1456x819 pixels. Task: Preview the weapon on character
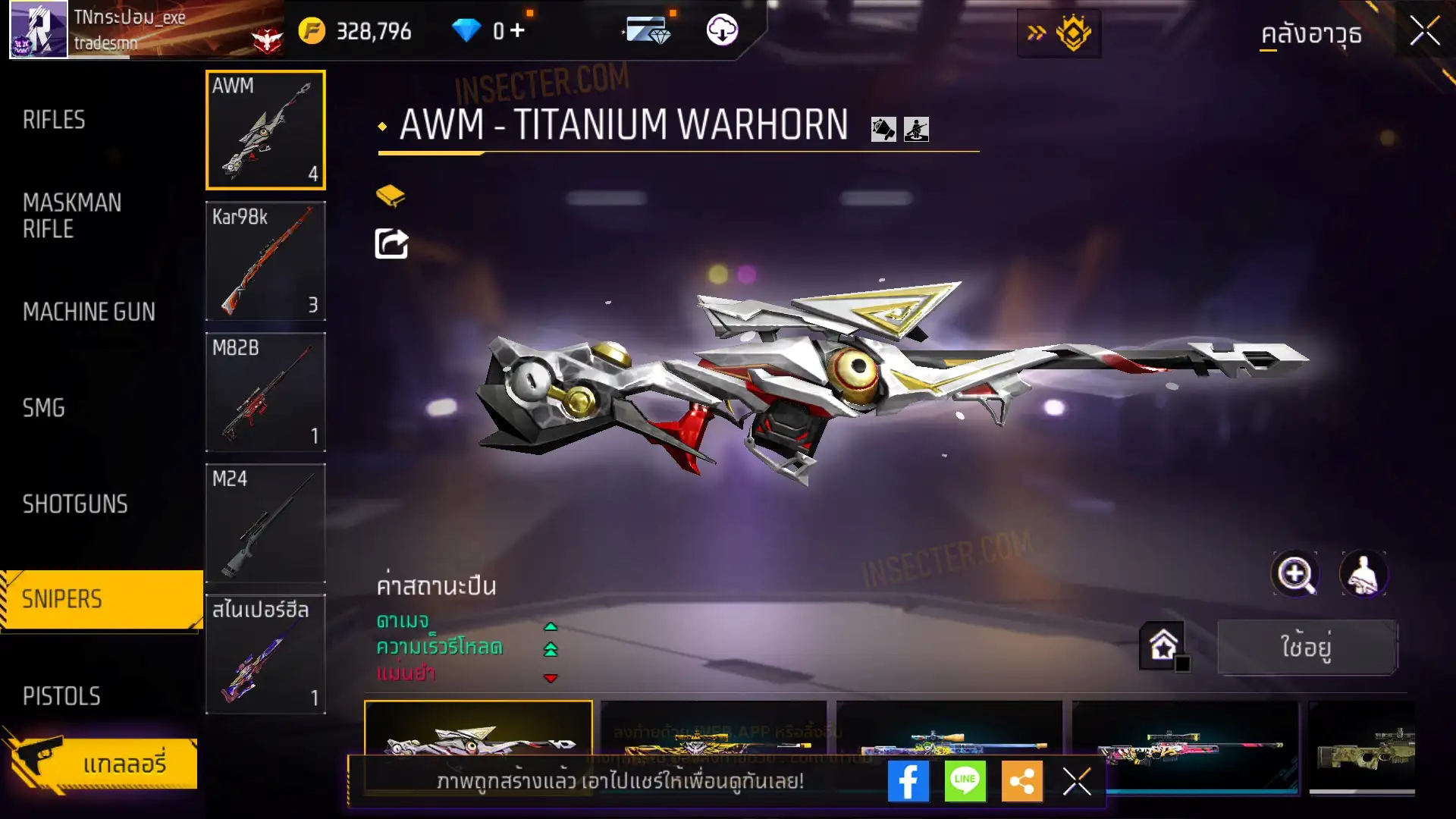[1363, 574]
